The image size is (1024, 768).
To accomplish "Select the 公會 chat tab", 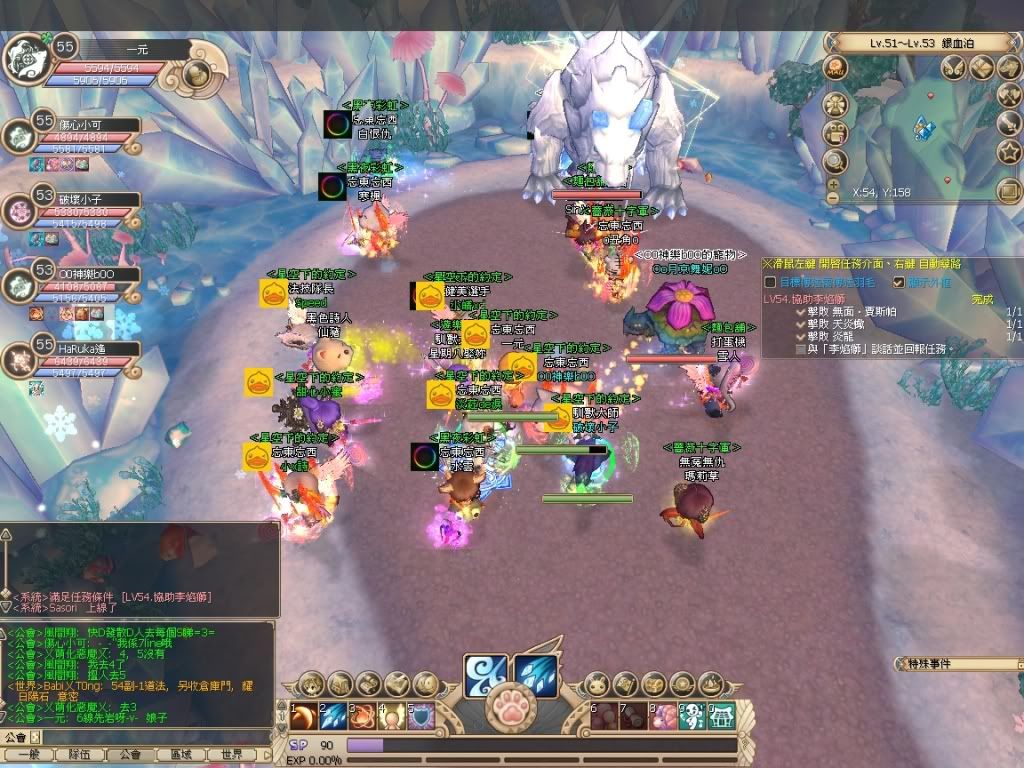I will pos(130,755).
